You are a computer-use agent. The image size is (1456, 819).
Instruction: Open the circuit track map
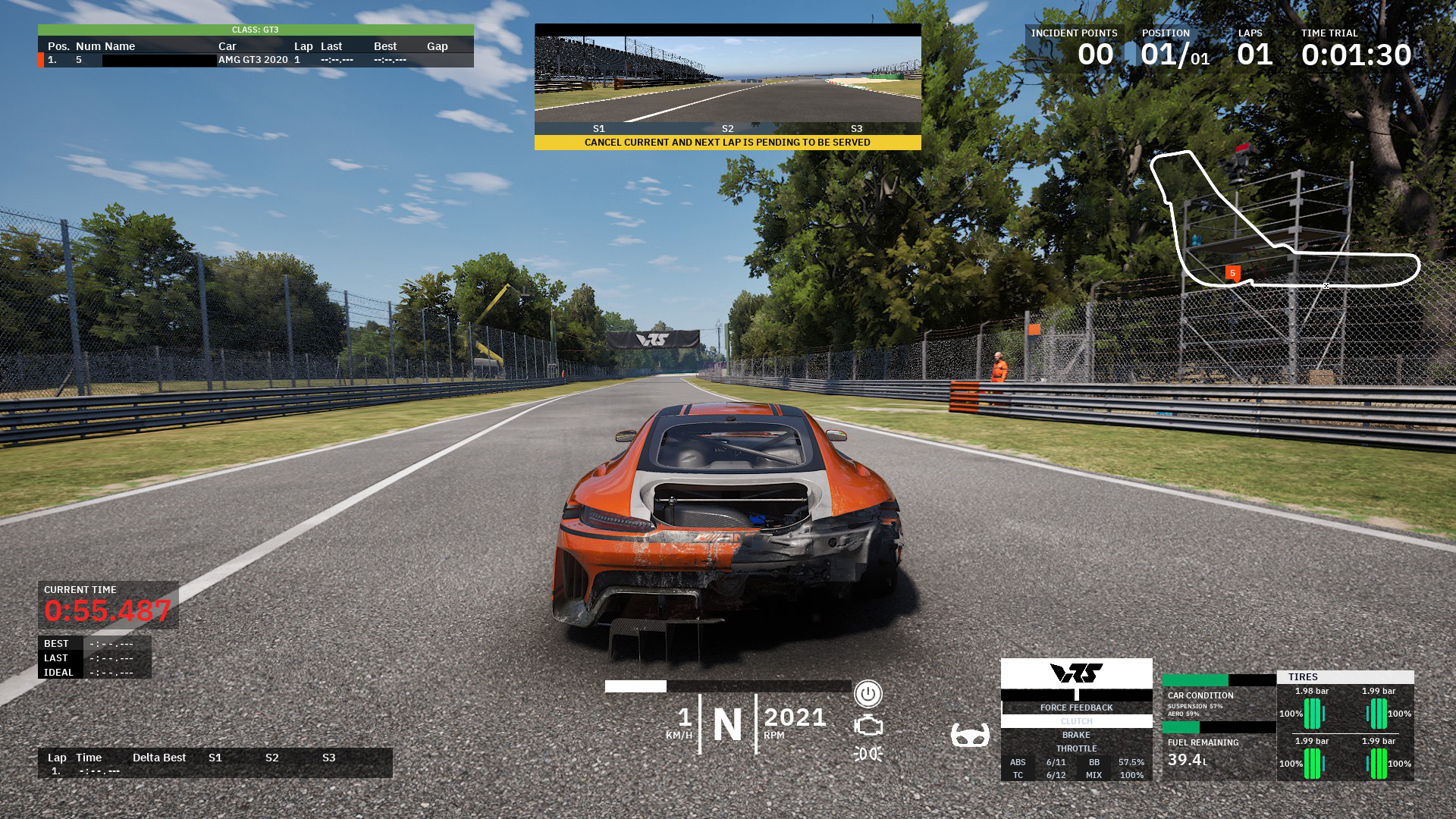click(x=1284, y=220)
